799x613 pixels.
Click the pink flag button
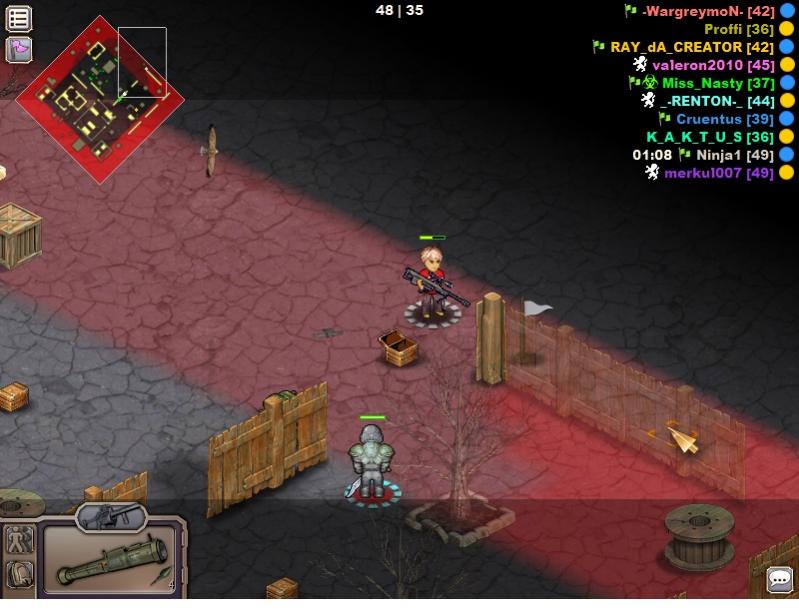(19, 49)
